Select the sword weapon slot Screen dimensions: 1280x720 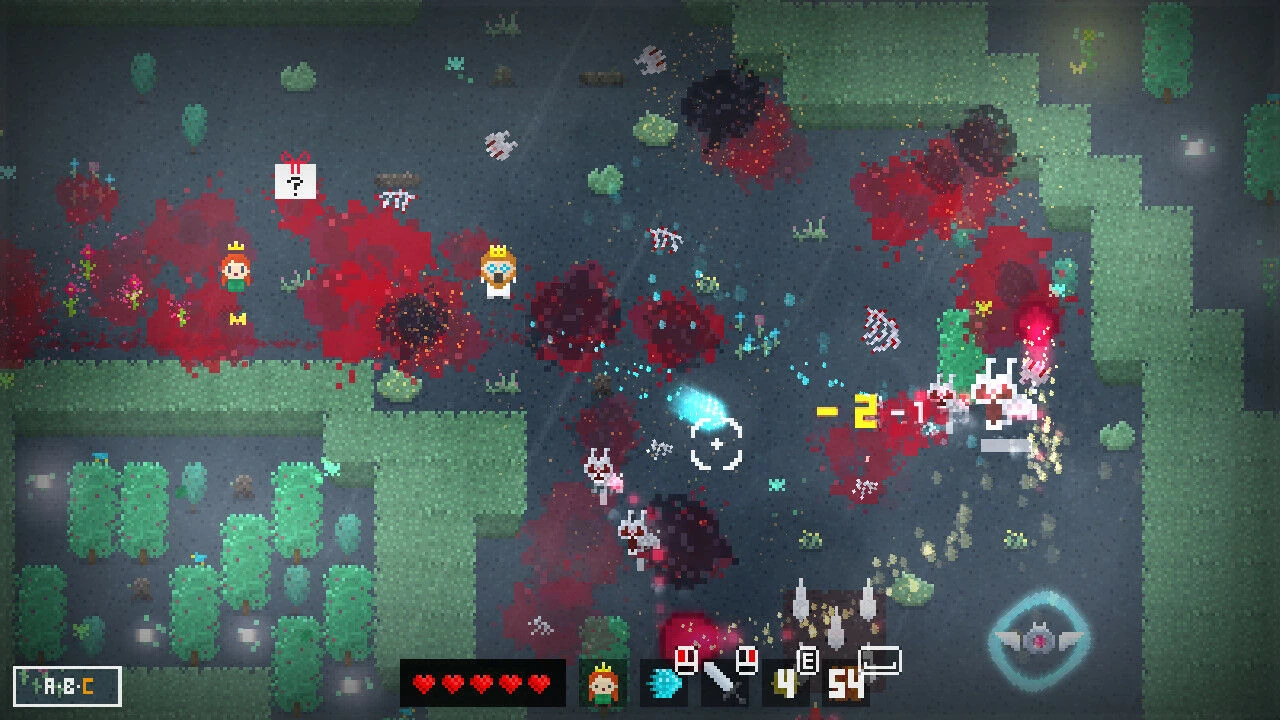point(723,684)
